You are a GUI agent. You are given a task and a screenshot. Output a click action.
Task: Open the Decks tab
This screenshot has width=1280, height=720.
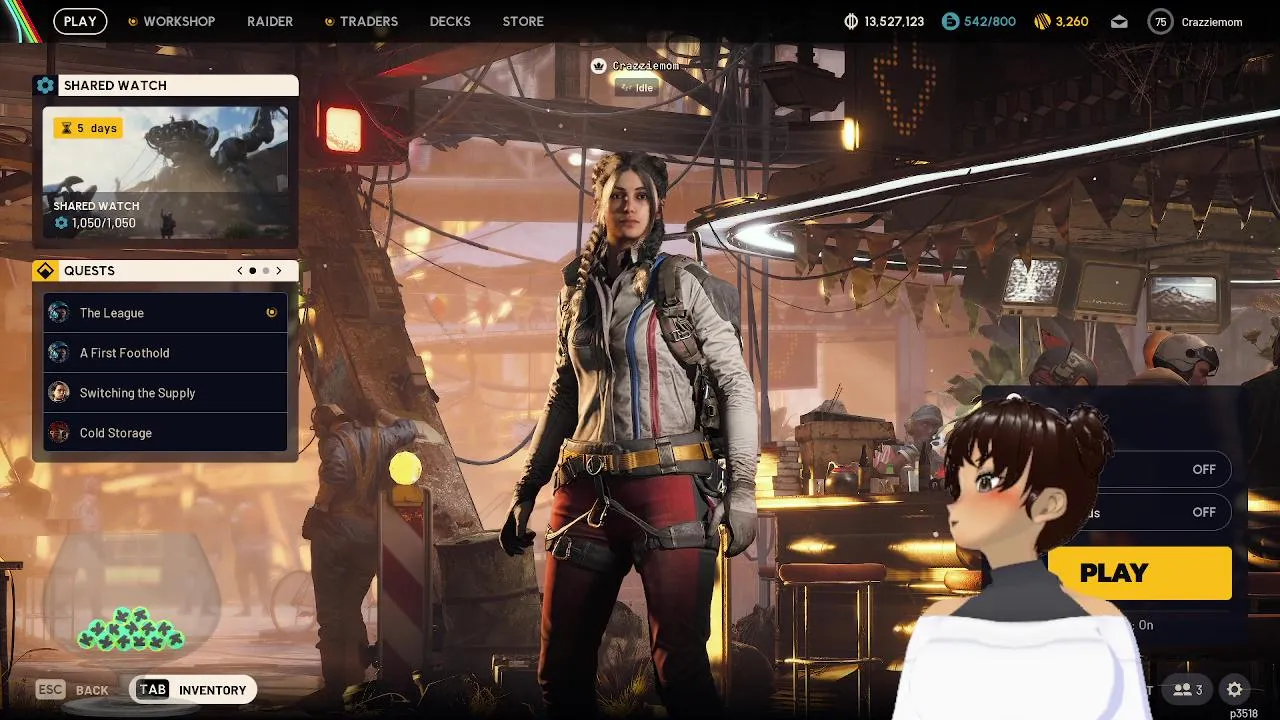(450, 21)
